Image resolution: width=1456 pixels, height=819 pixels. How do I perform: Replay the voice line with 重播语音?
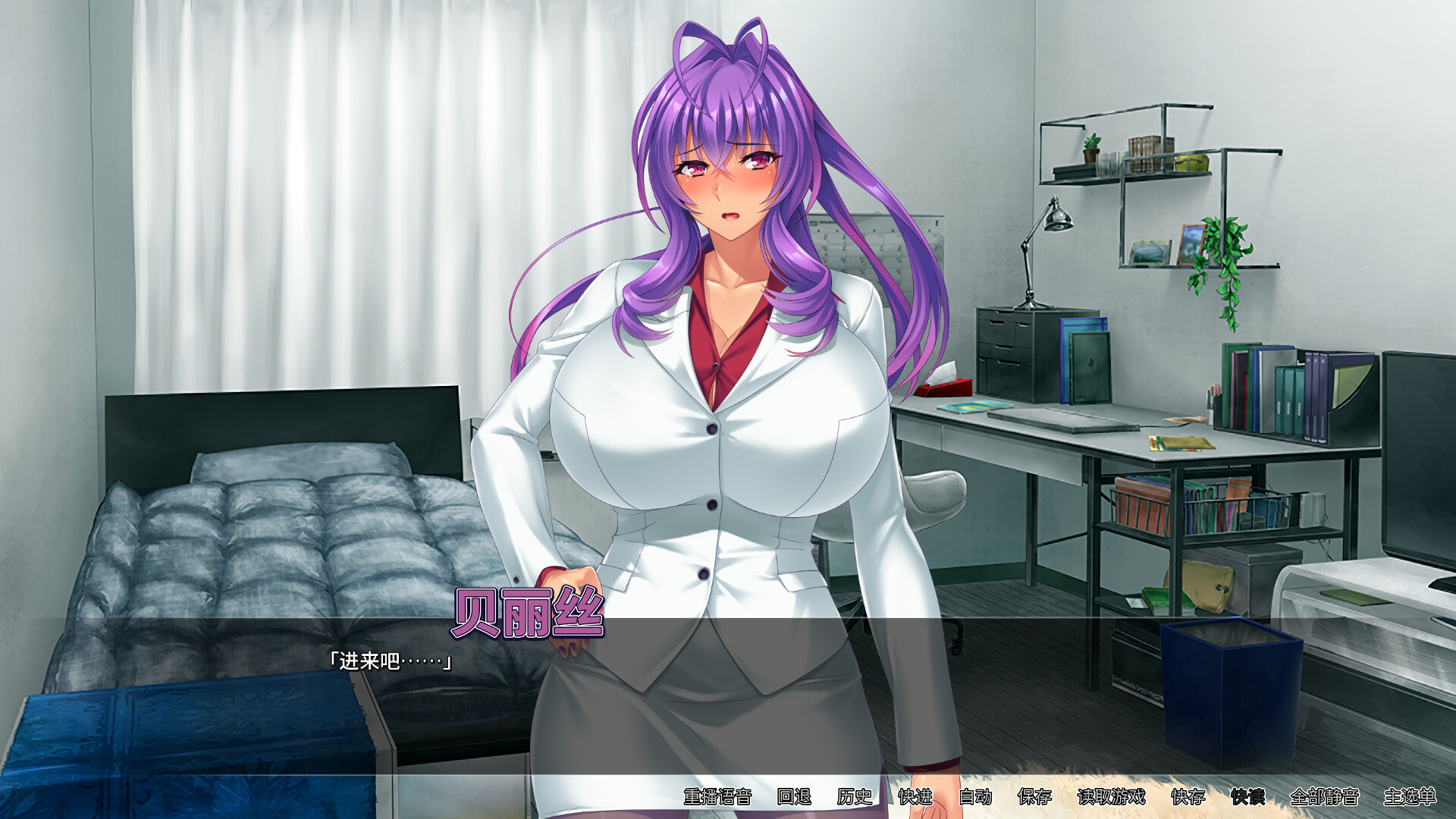pos(719,798)
